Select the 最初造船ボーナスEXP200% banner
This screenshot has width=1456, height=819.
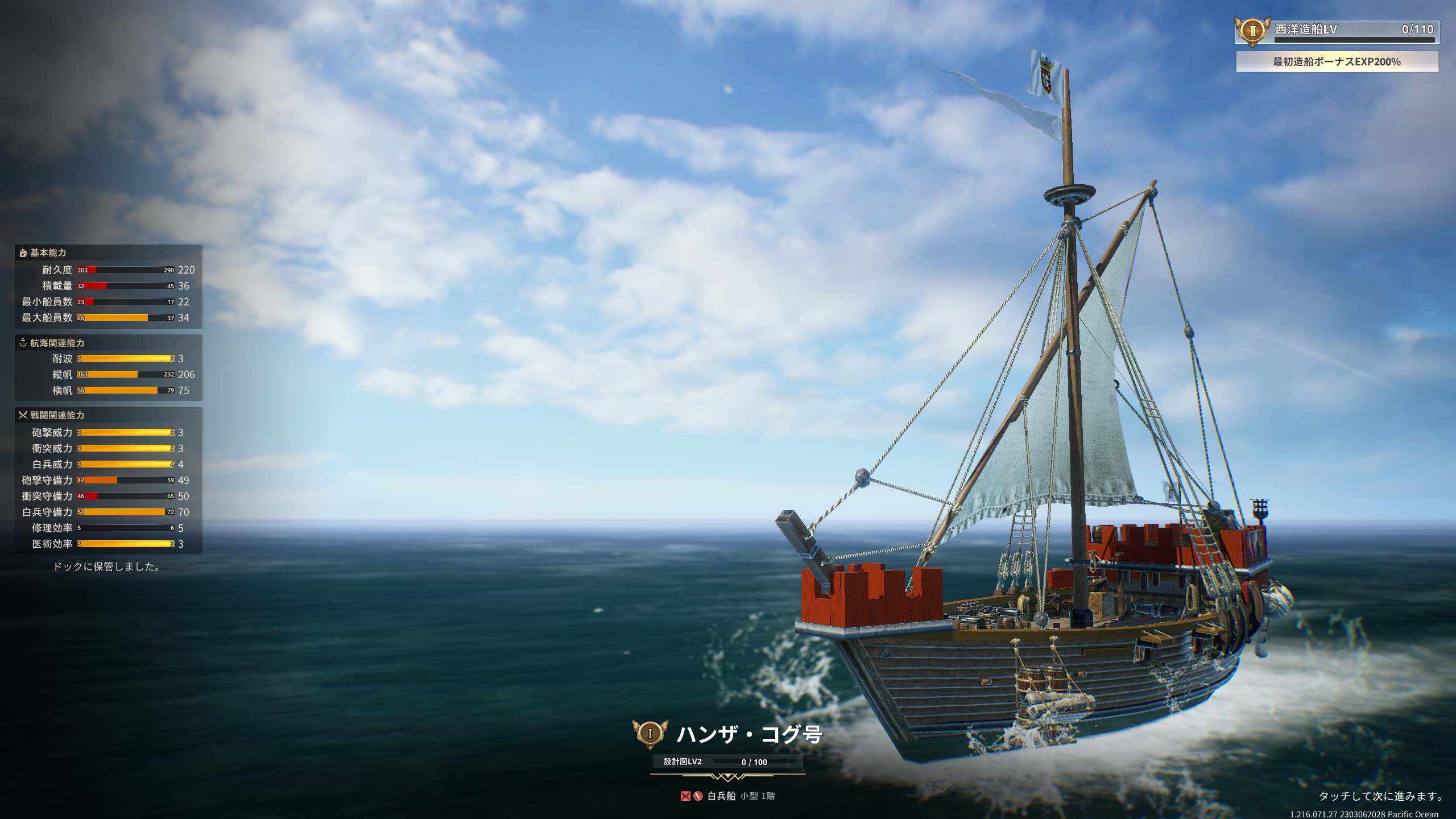[x=1337, y=61]
